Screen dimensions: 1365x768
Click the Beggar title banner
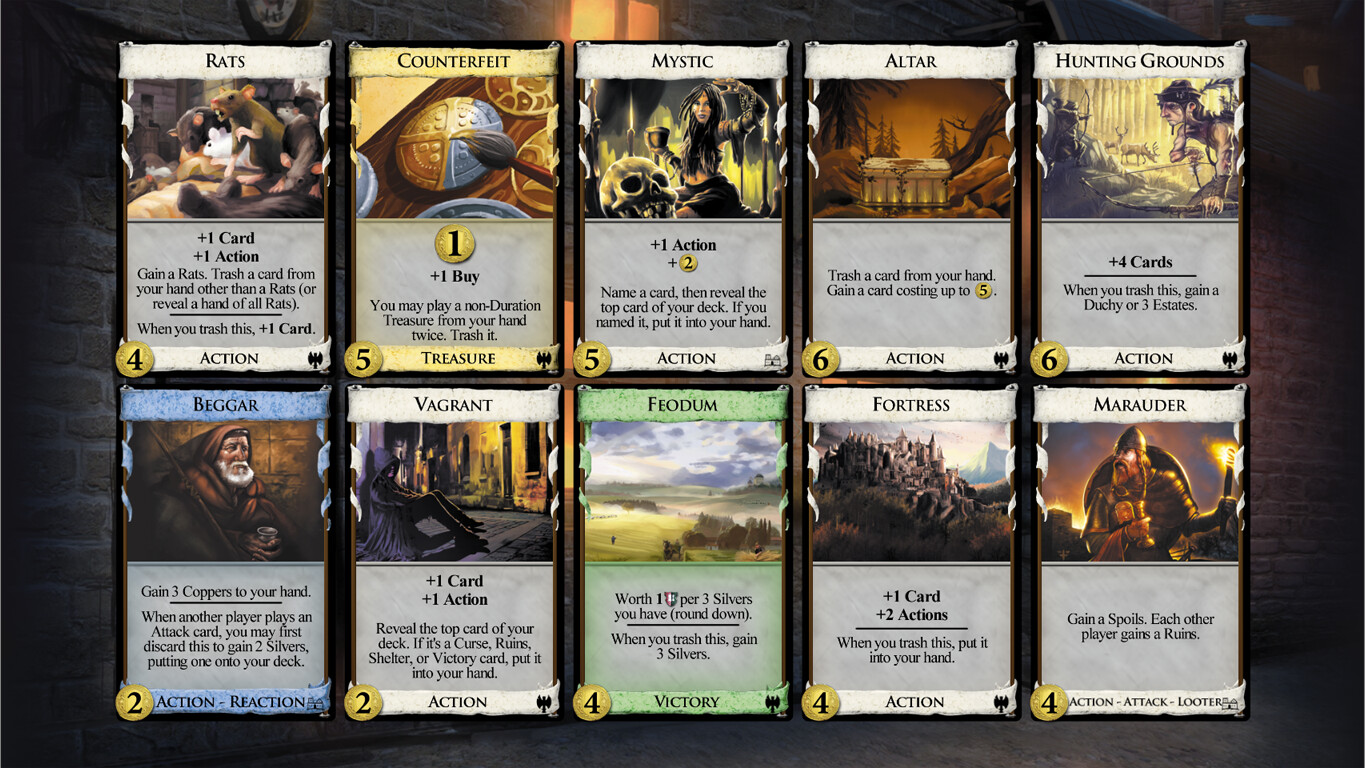click(228, 404)
